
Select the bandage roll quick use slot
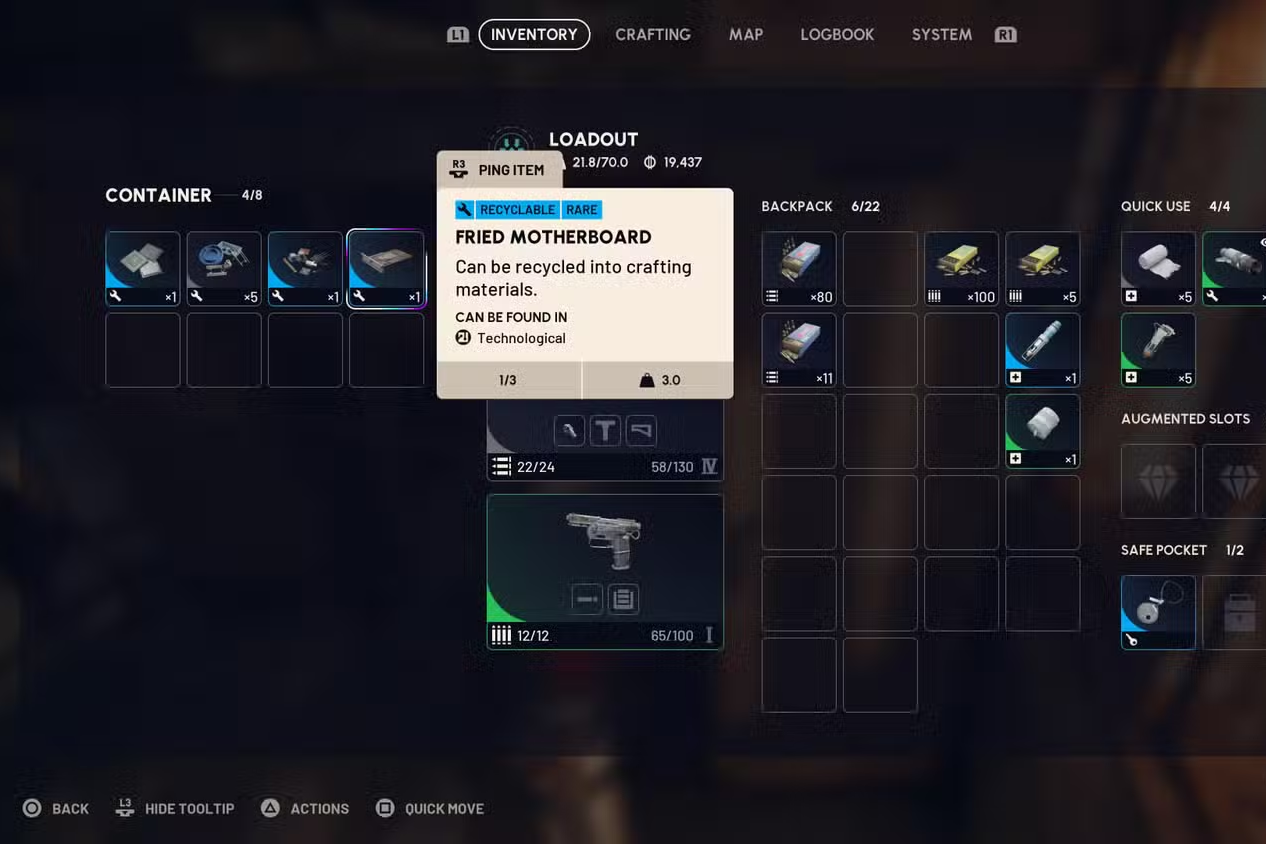tap(1158, 268)
